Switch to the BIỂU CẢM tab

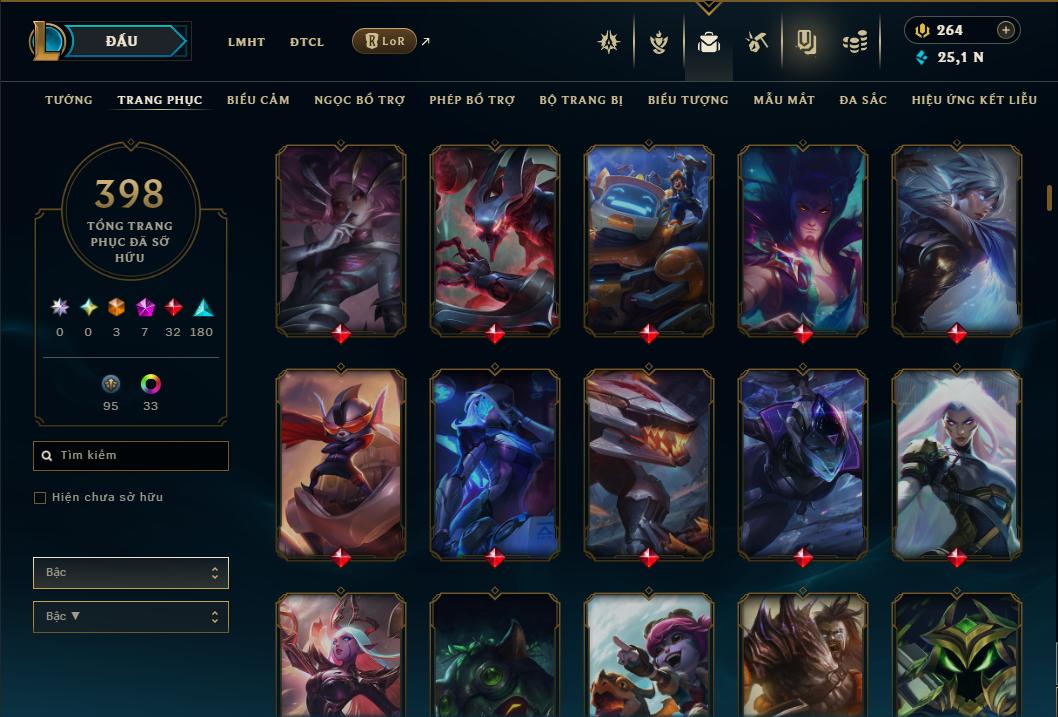[258, 100]
